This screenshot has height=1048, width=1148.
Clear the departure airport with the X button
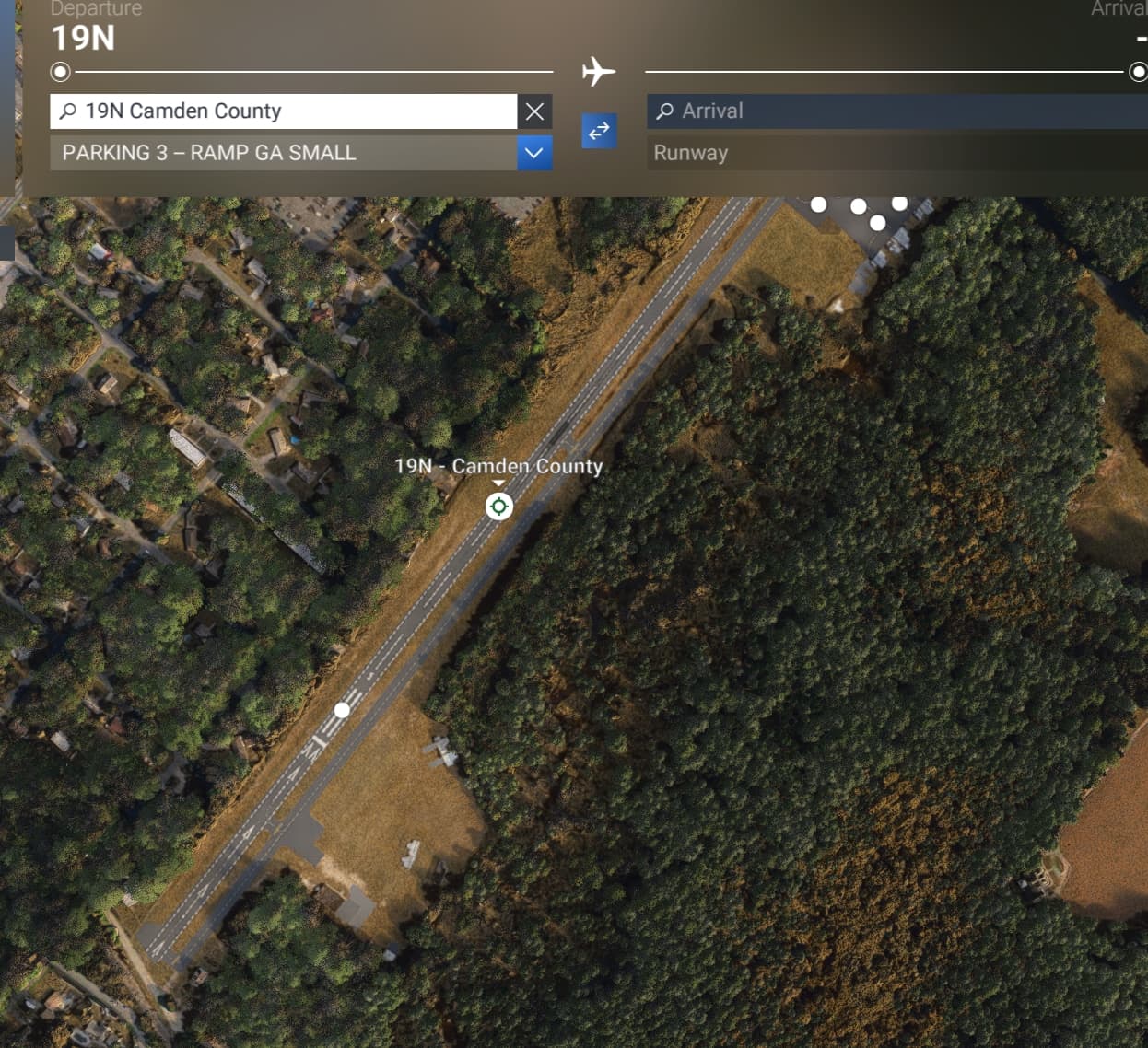[x=534, y=111]
